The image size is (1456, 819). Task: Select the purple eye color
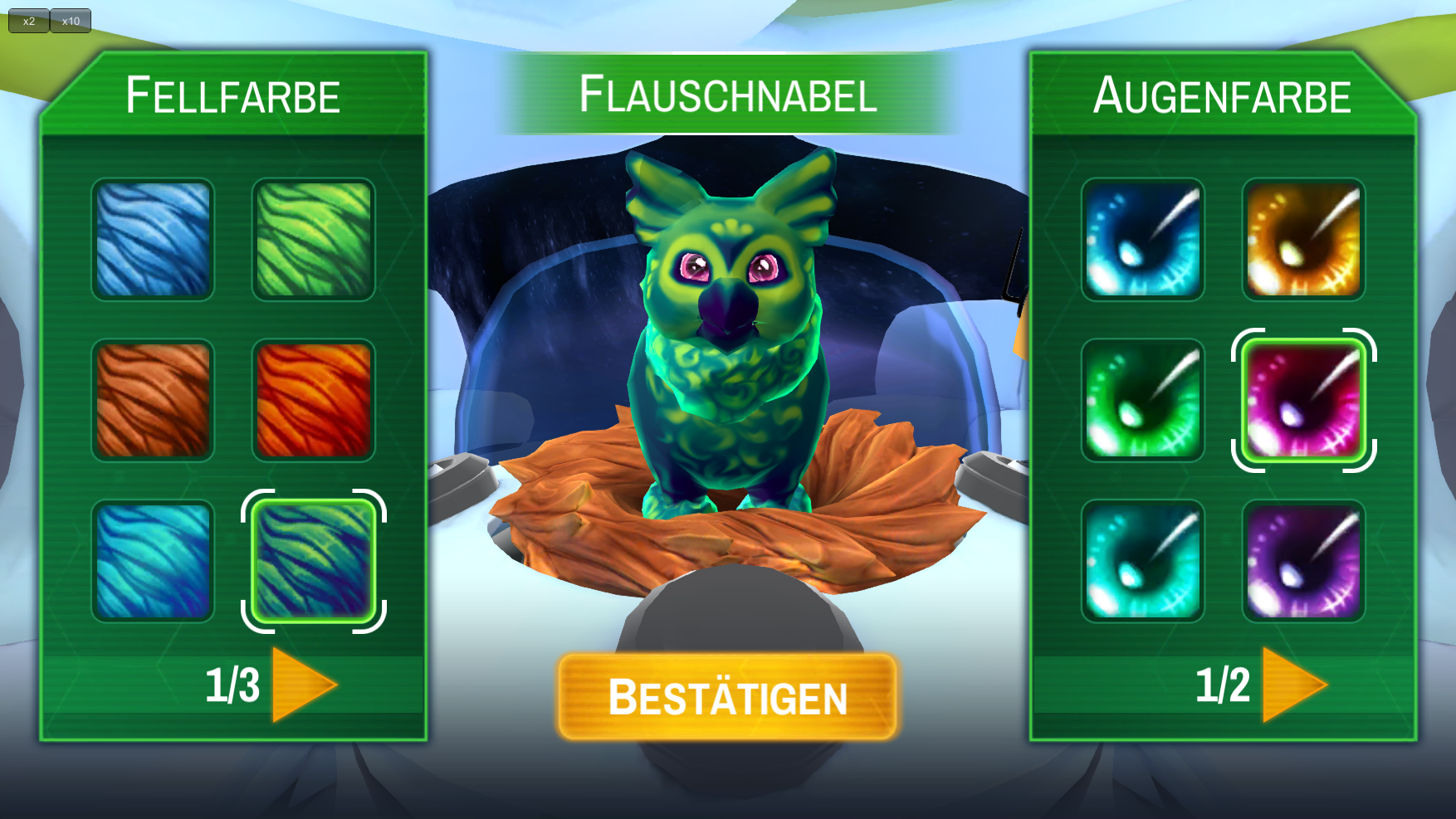coord(1303,561)
